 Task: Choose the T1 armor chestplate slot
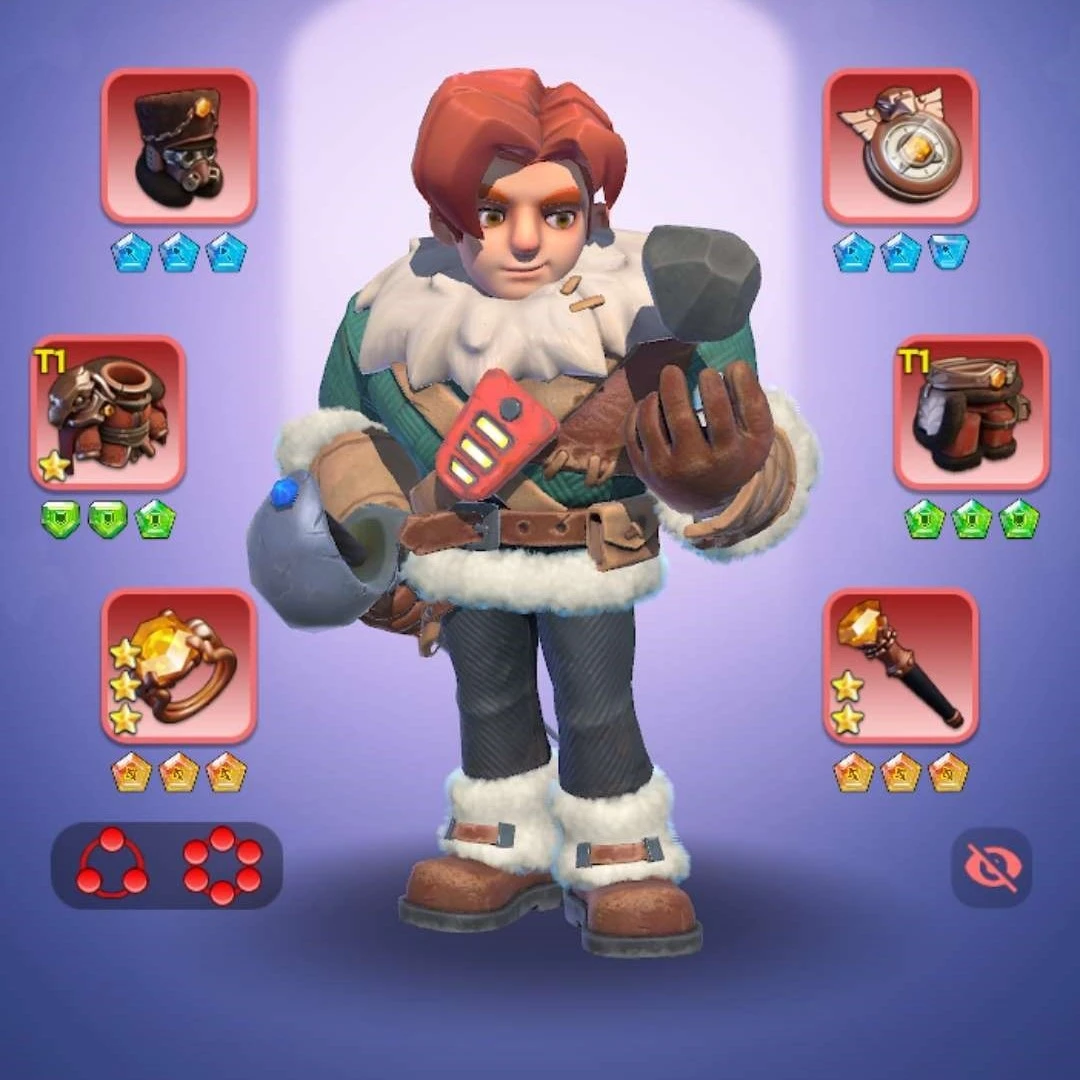[x=108, y=412]
